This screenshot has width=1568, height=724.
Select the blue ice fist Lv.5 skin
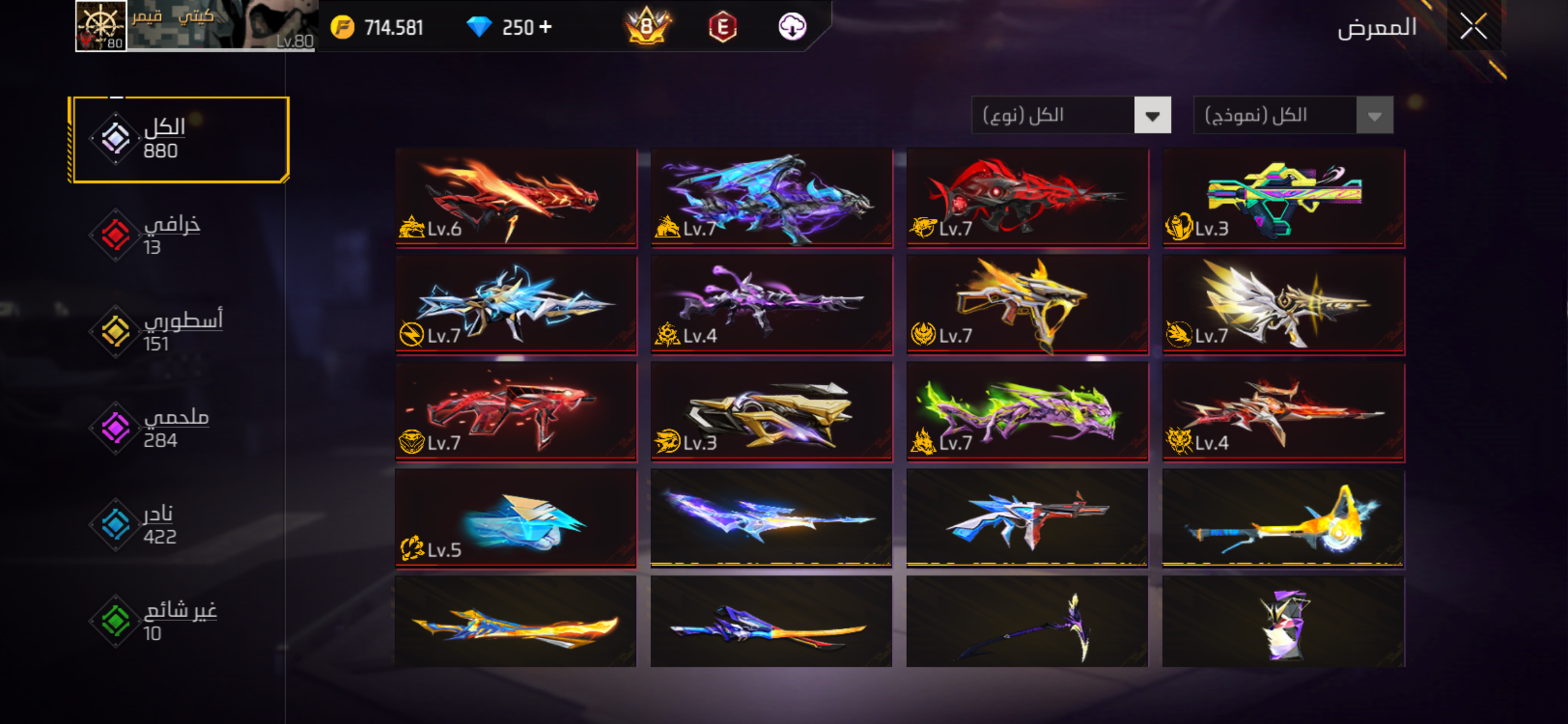click(516, 519)
